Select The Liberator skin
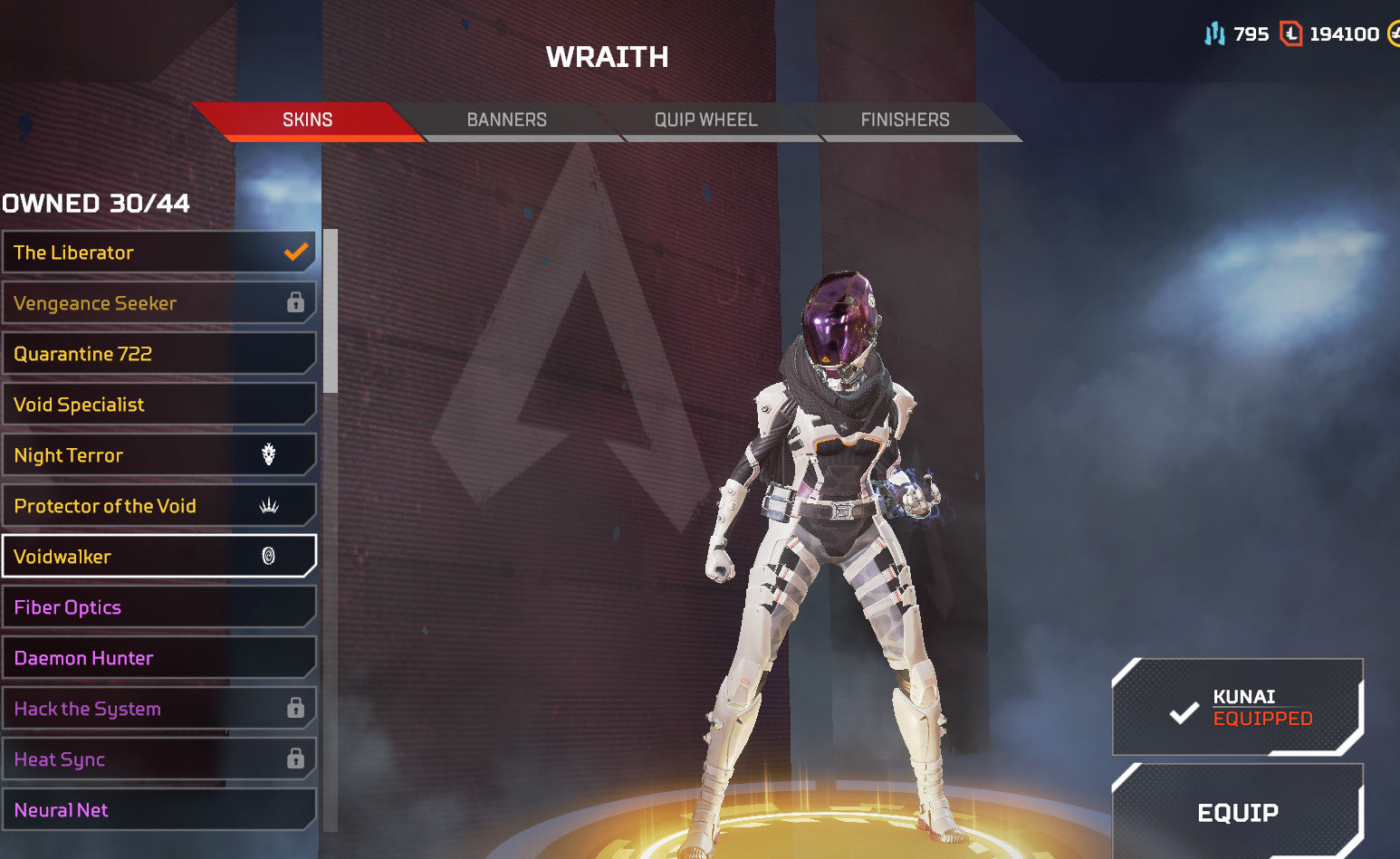Viewport: 1400px width, 859px height. 158,253
